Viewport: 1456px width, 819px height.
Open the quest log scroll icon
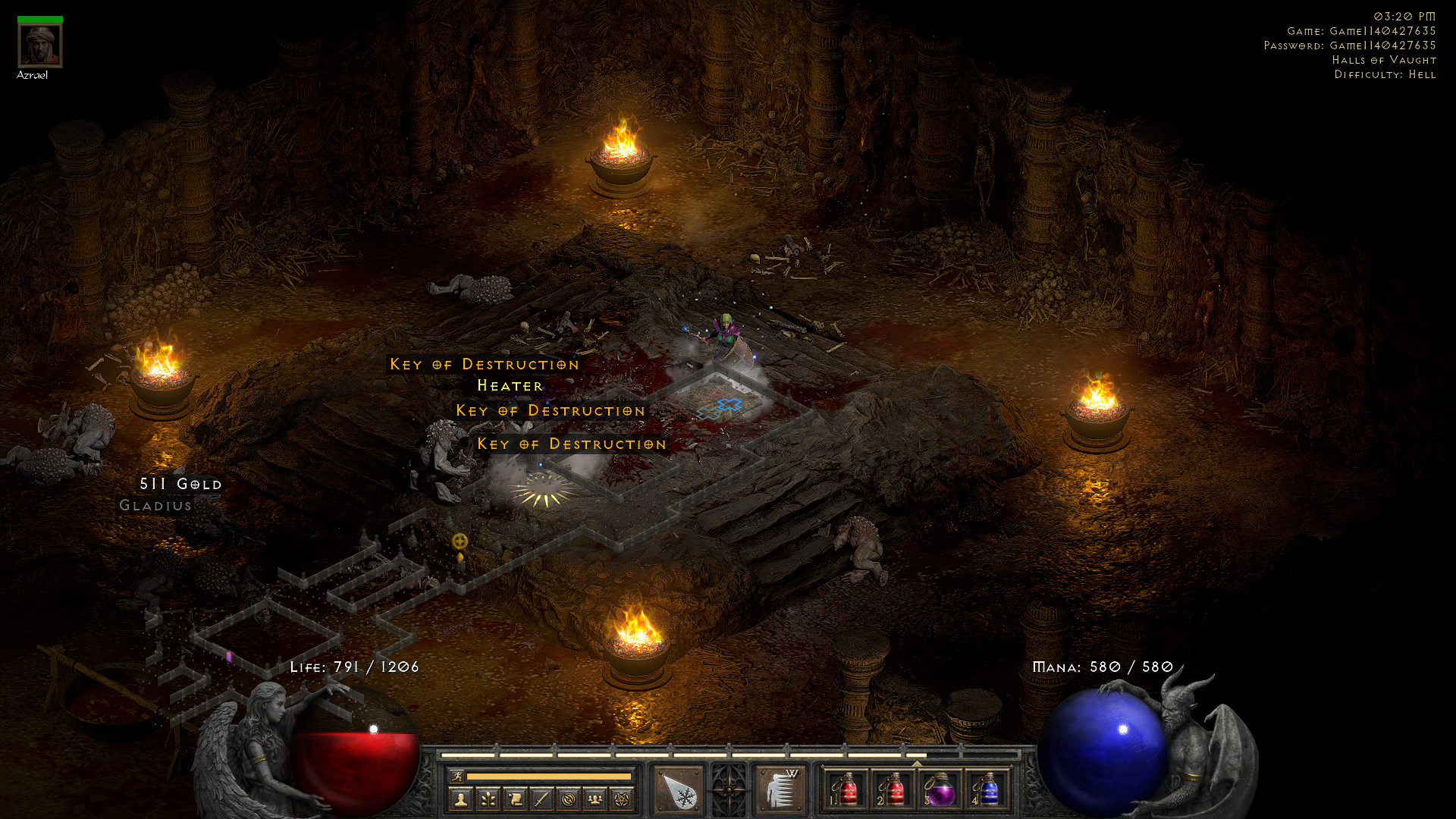pyautogui.click(x=515, y=799)
